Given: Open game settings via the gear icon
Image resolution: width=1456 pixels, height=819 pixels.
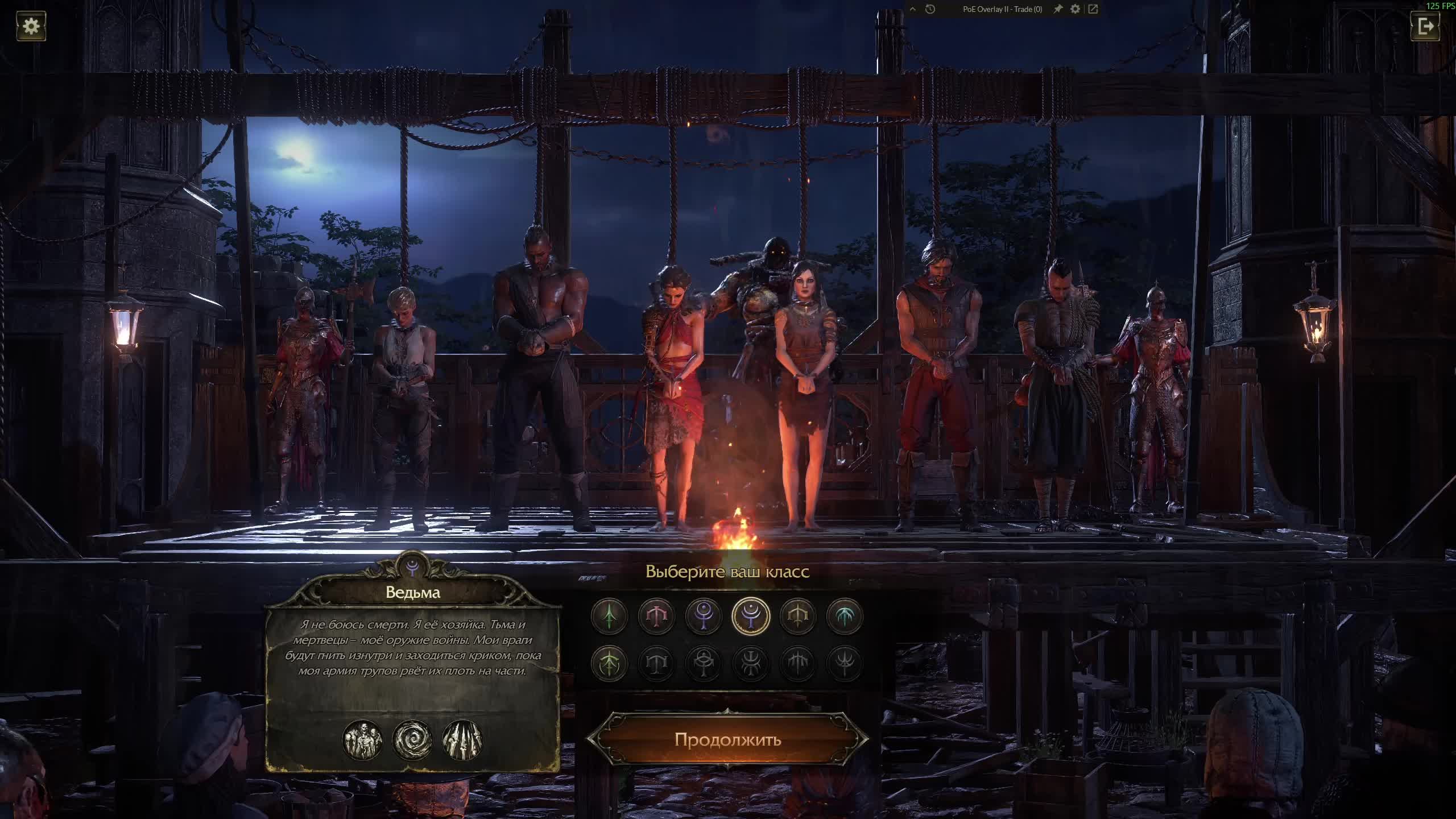Looking at the screenshot, I should (31, 26).
